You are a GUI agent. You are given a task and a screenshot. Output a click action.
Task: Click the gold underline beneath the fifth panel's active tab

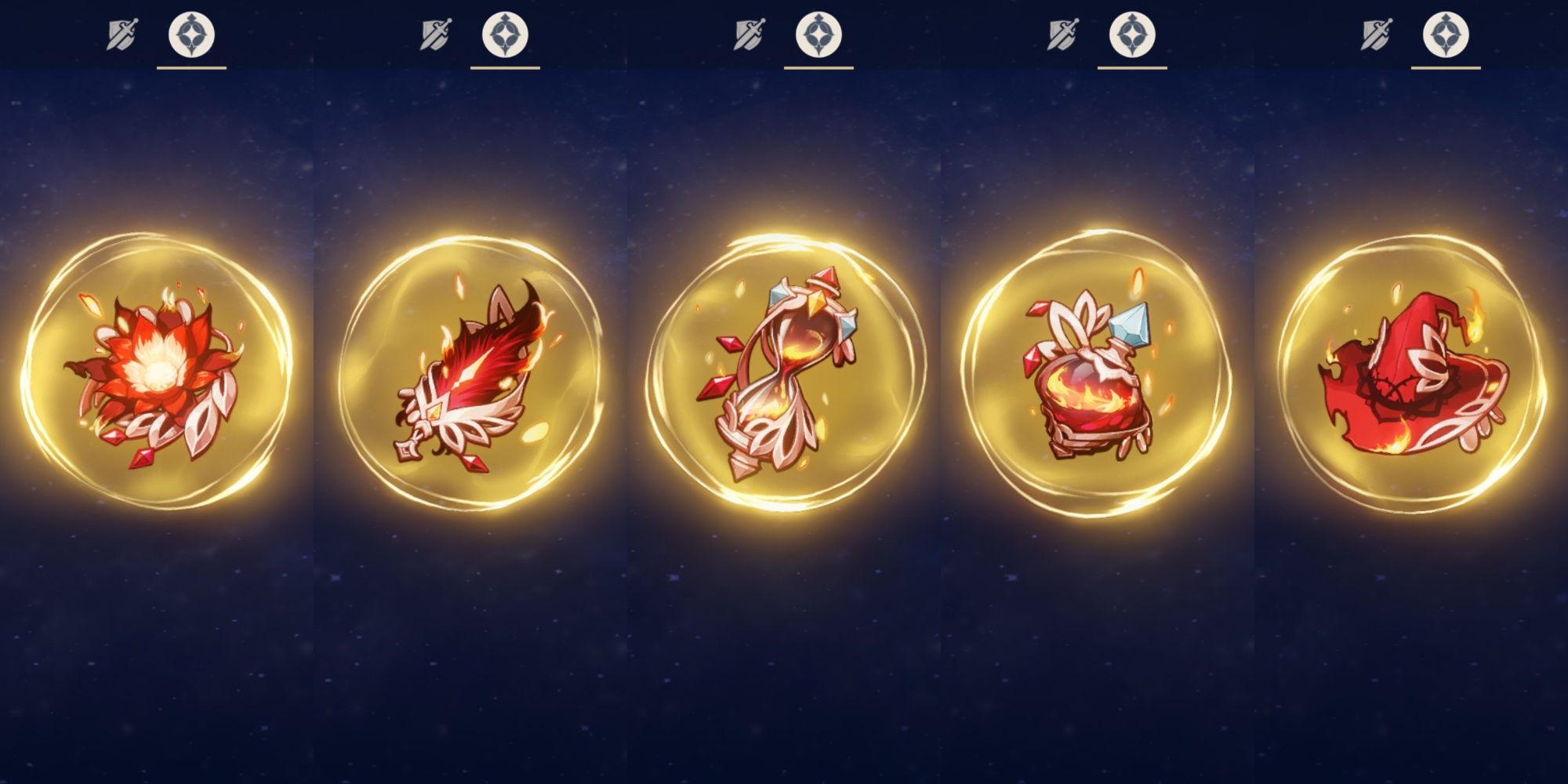pyautogui.click(x=1446, y=67)
